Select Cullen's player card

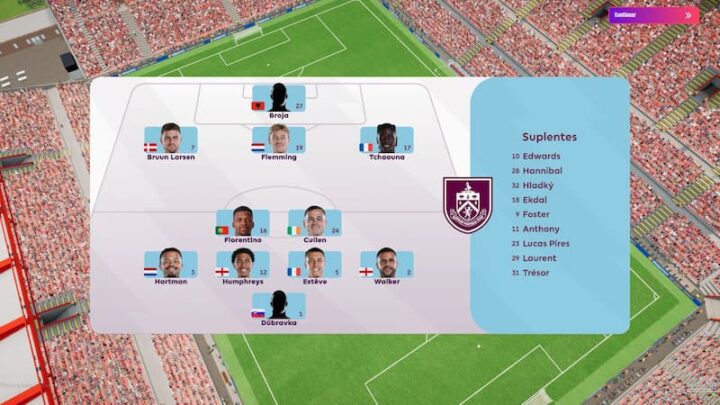[315, 224]
